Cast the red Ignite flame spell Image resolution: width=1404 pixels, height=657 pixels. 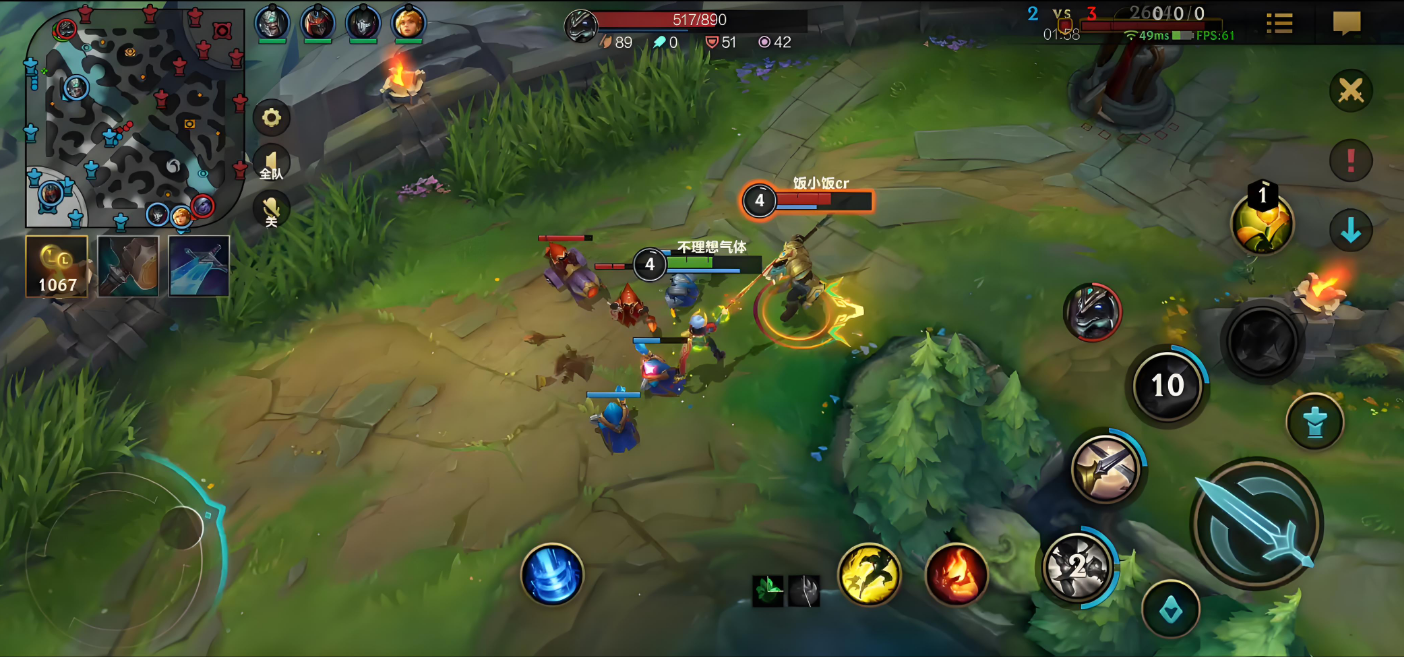pos(957,574)
